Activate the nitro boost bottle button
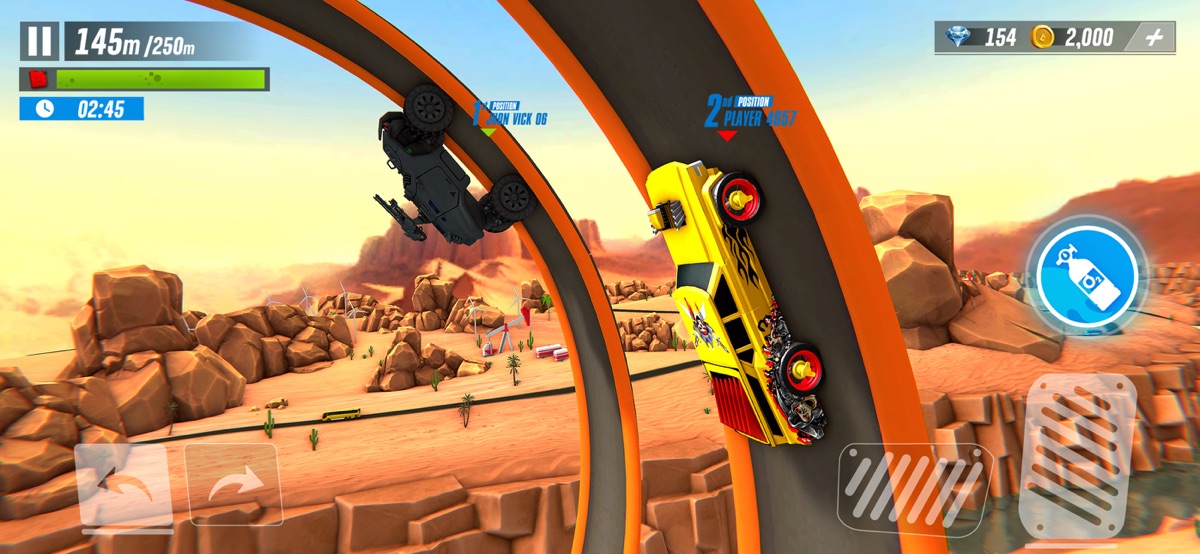The height and width of the screenshot is (554, 1200). pyautogui.click(x=1086, y=271)
